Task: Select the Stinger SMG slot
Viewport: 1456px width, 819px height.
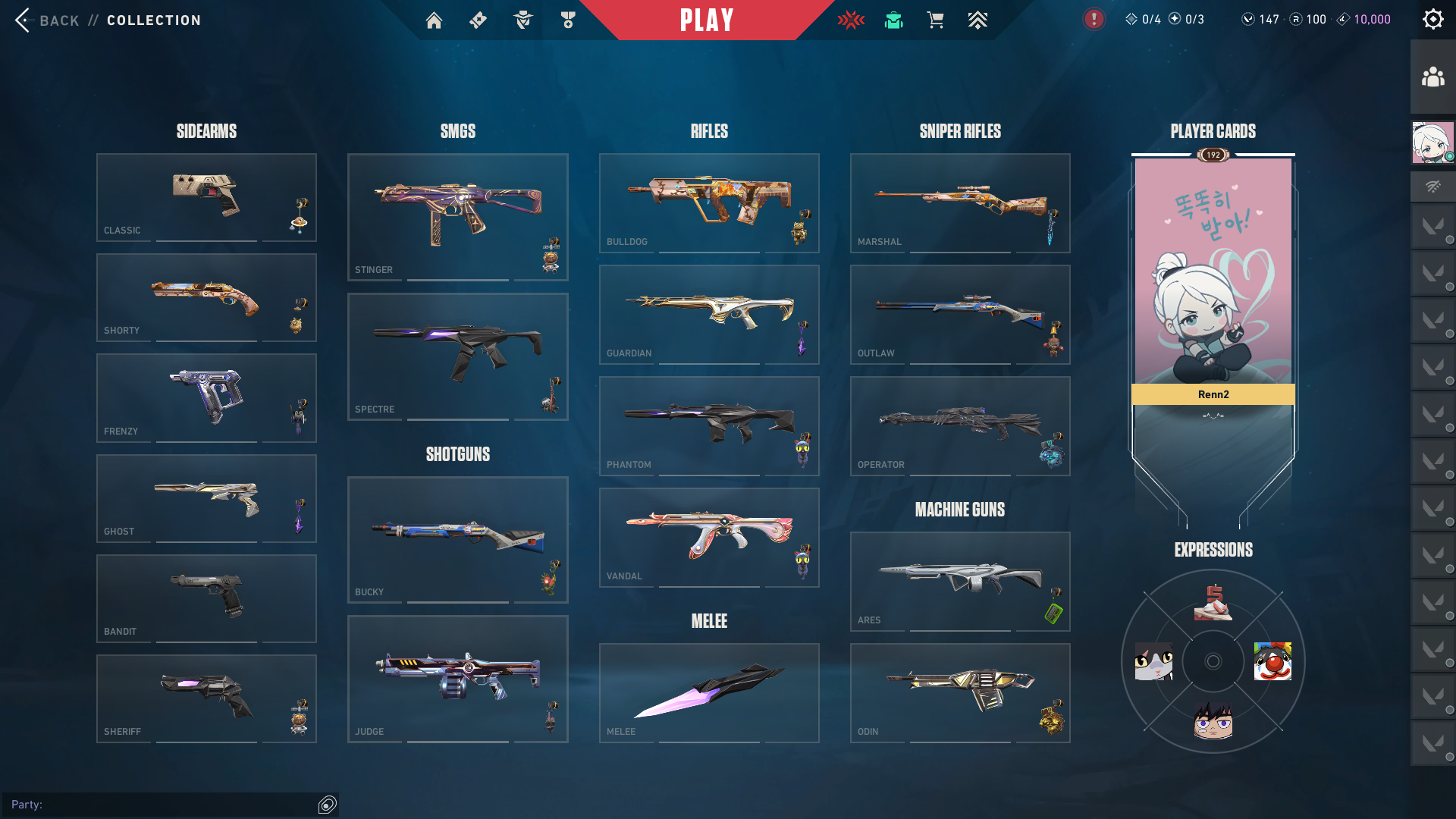Action: [x=457, y=217]
